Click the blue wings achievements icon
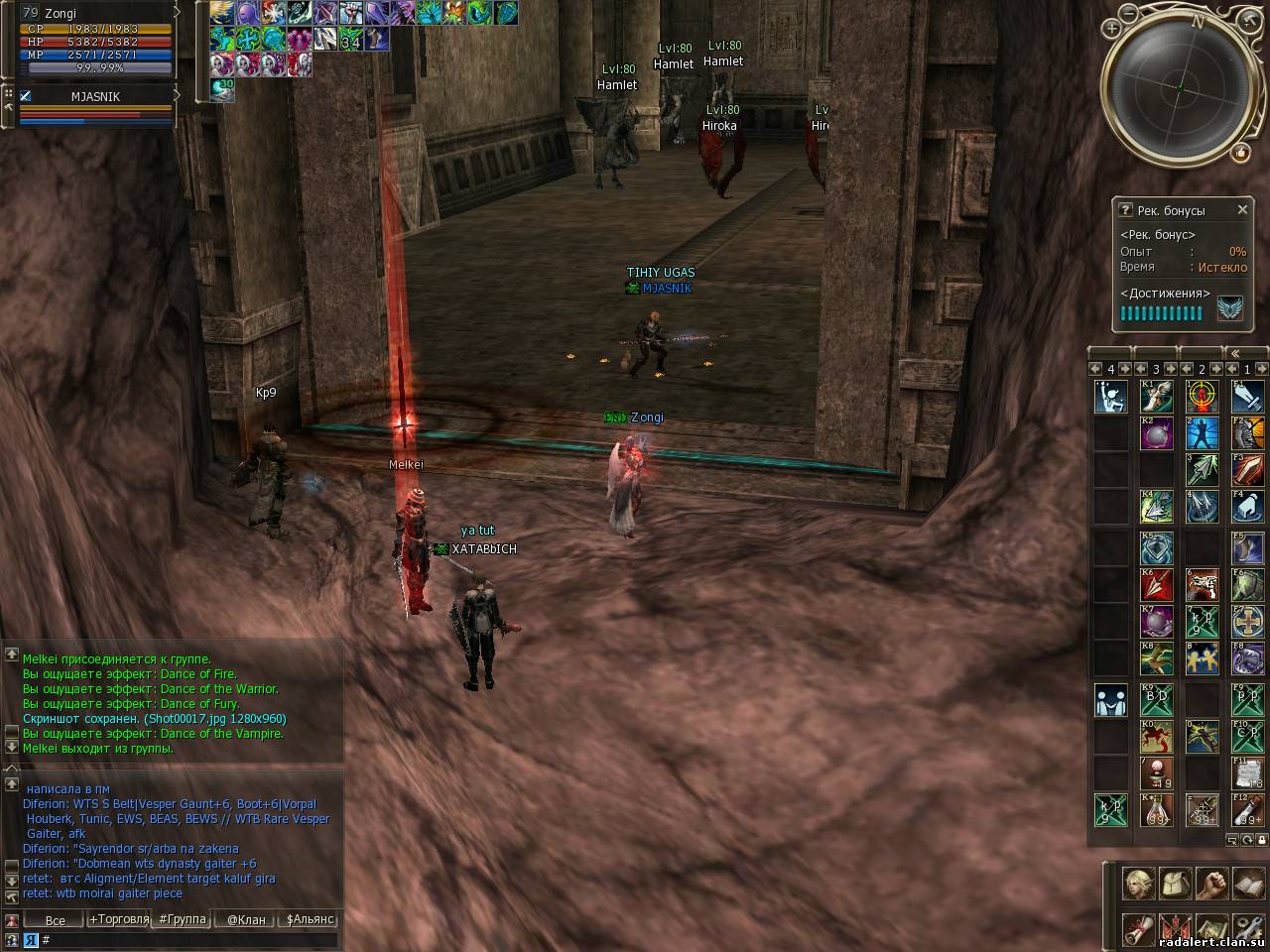The image size is (1270, 952). 1230,311
